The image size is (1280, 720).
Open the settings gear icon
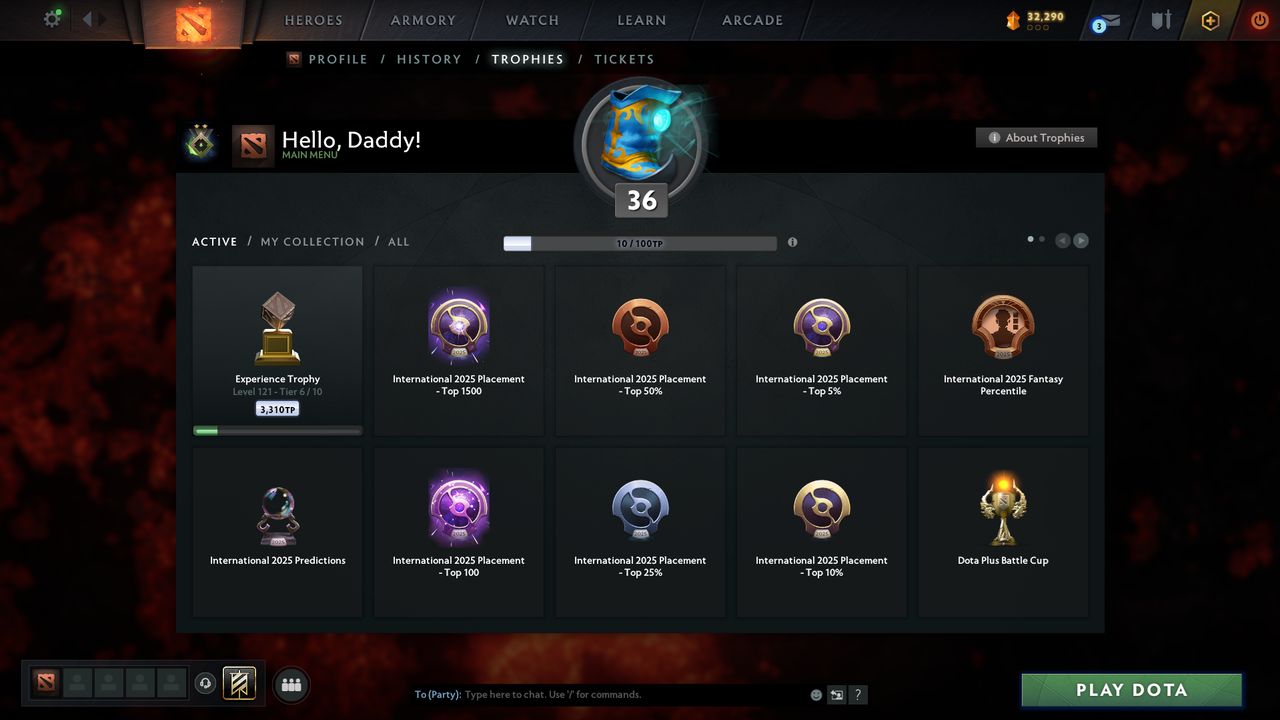[52, 19]
